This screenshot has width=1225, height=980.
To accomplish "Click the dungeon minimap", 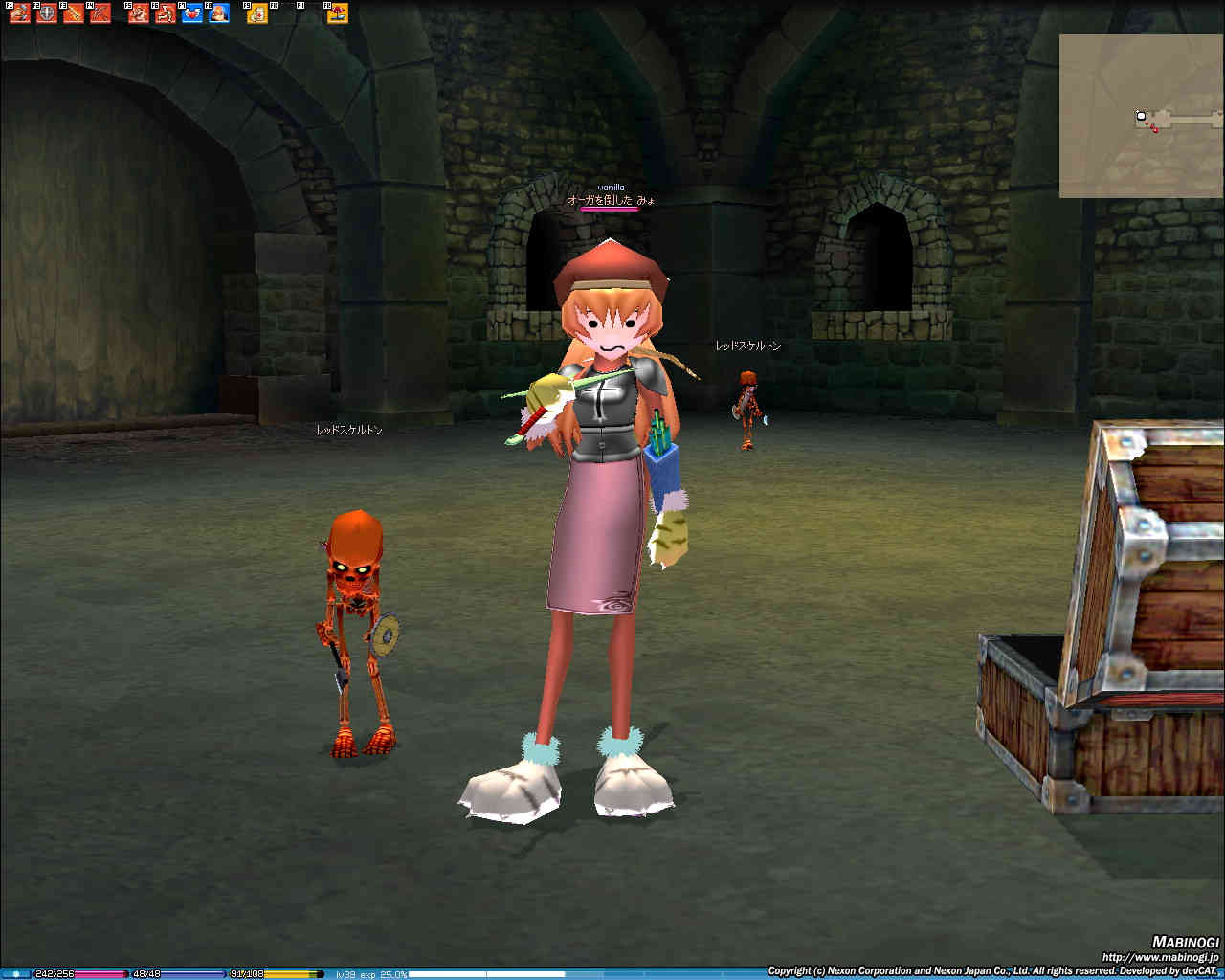I will 1141,116.
